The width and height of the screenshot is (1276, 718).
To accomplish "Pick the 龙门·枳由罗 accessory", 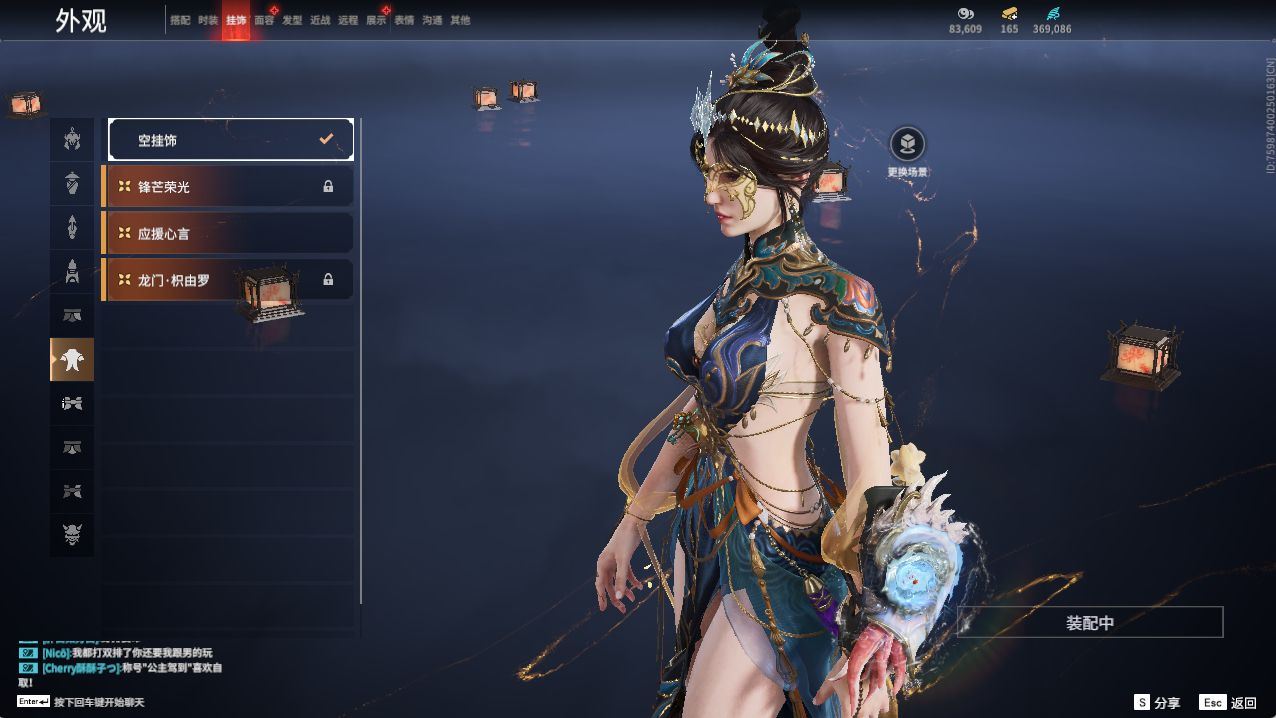I will (228, 280).
